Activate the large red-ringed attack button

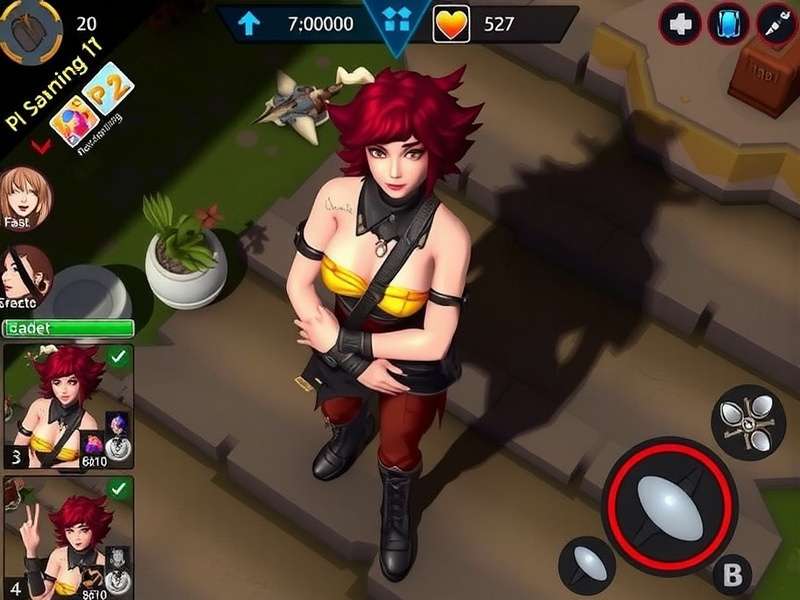[669, 495]
